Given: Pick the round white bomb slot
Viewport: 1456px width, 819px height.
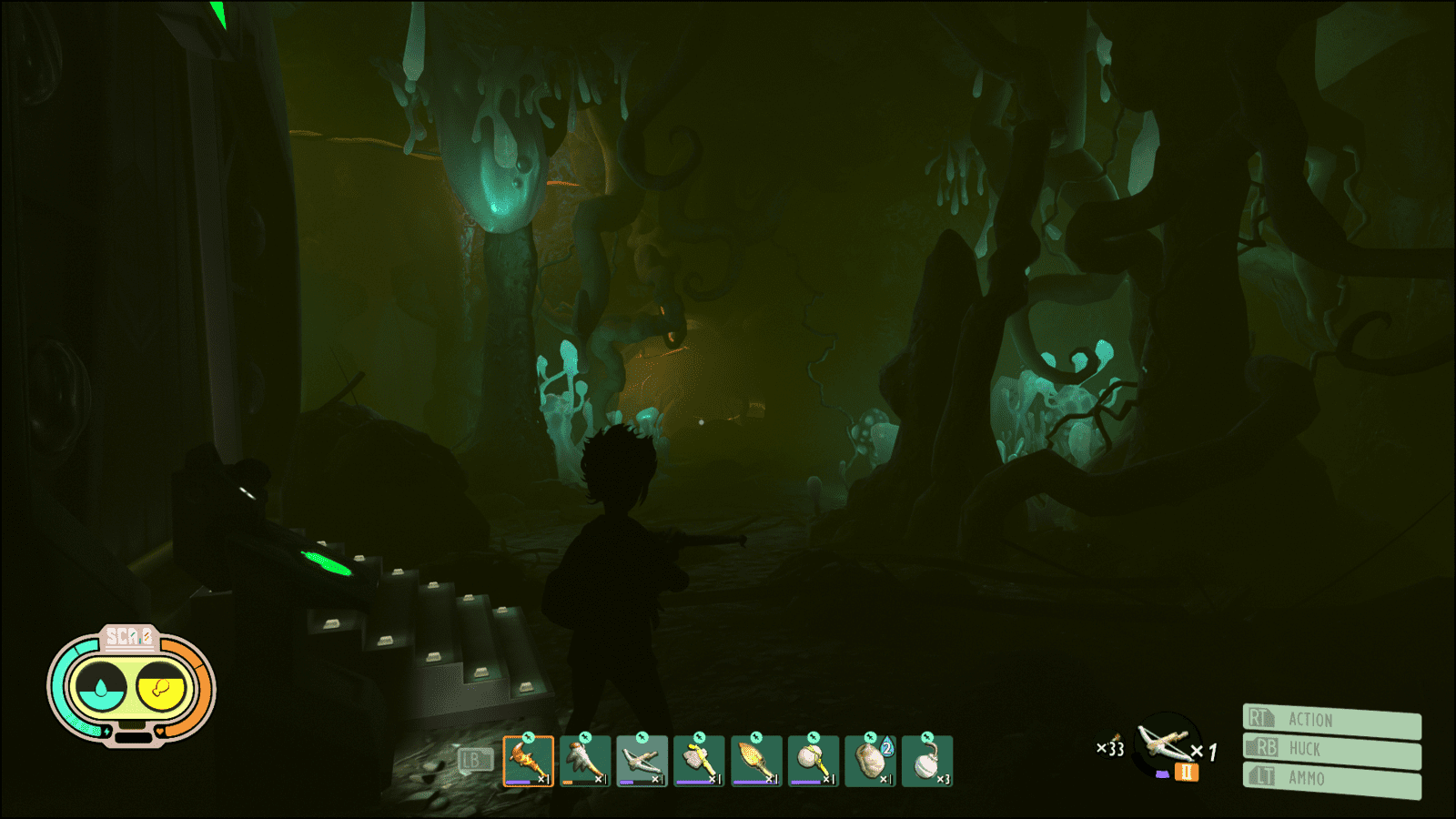Looking at the screenshot, I should 926,761.
